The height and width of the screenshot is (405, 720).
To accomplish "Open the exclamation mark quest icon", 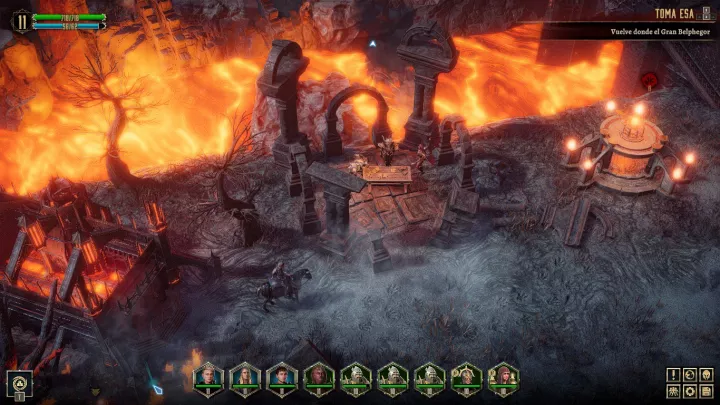I will [x=674, y=374].
